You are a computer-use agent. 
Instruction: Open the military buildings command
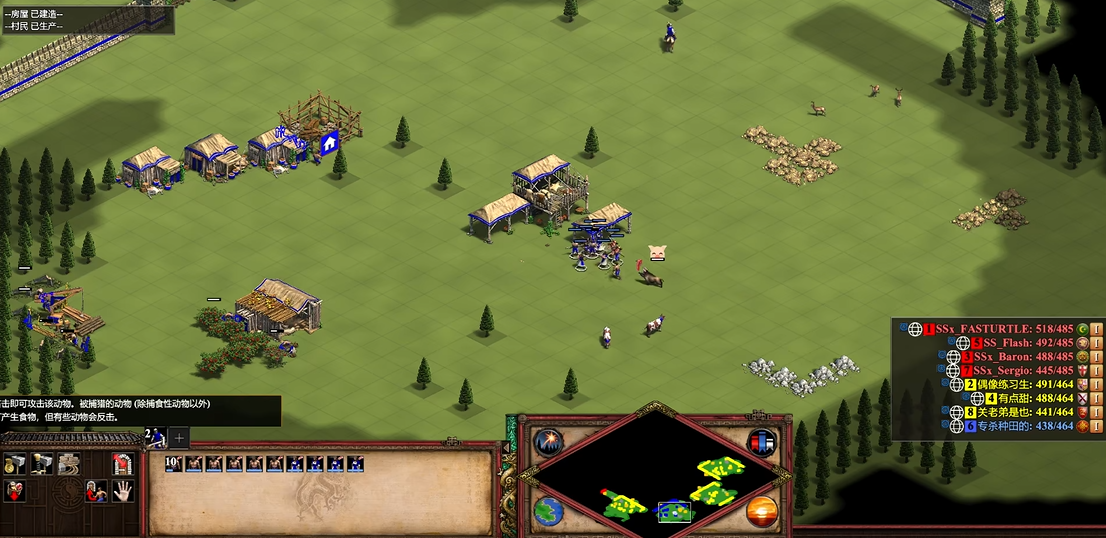click(x=42, y=462)
